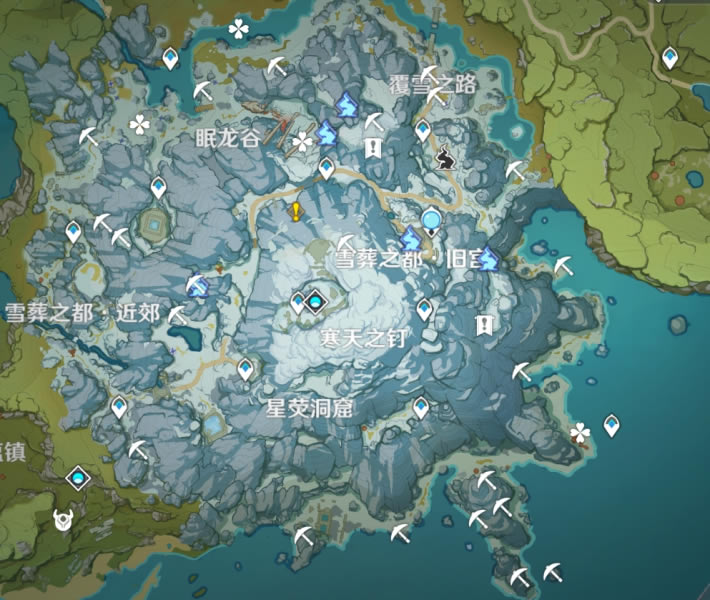Click the teleport waypoint just below 覆雪之路
Screen dimensions: 710x600
pos(423,129)
